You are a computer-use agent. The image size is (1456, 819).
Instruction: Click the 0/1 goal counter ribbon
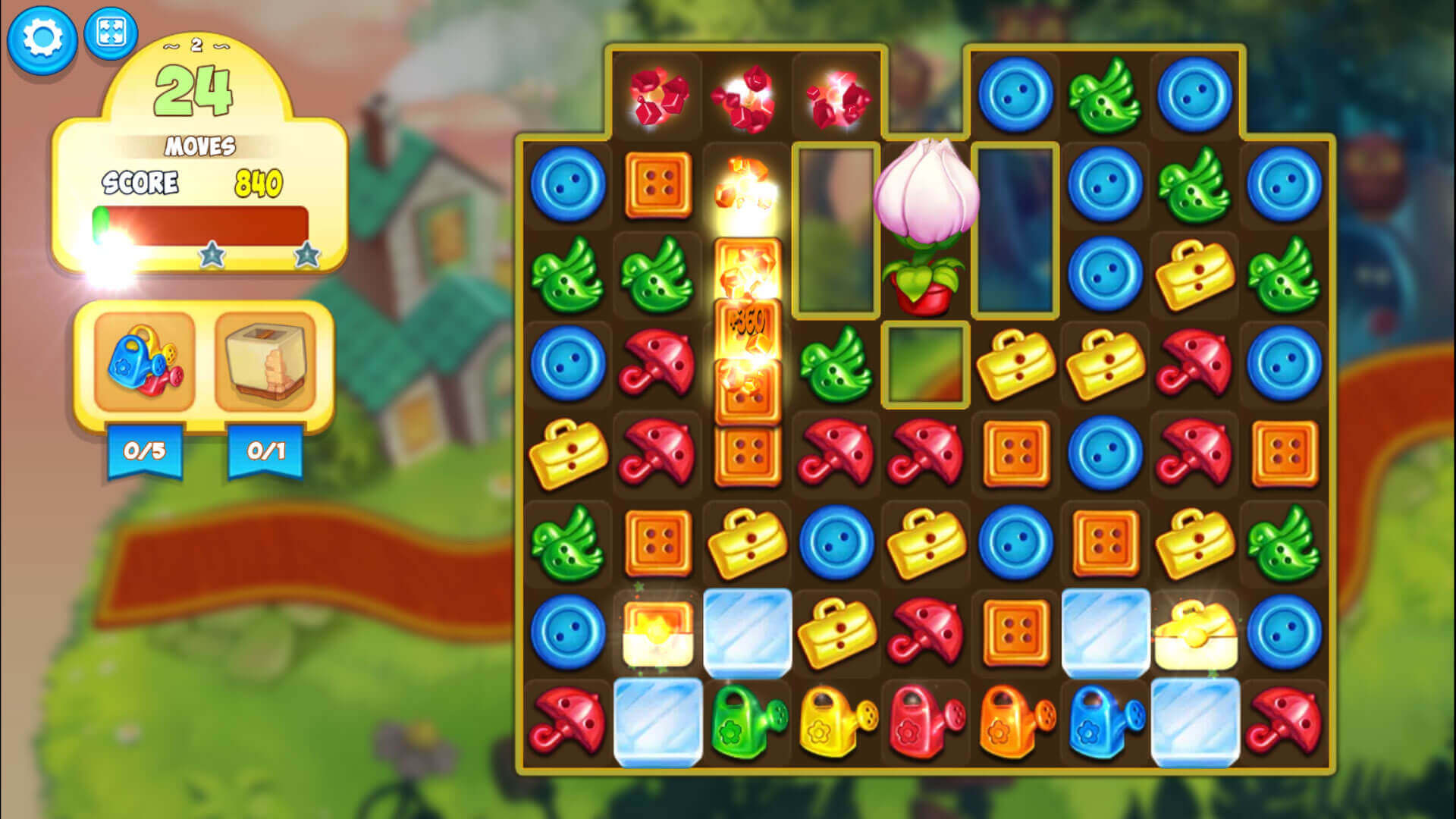pyautogui.click(x=265, y=451)
